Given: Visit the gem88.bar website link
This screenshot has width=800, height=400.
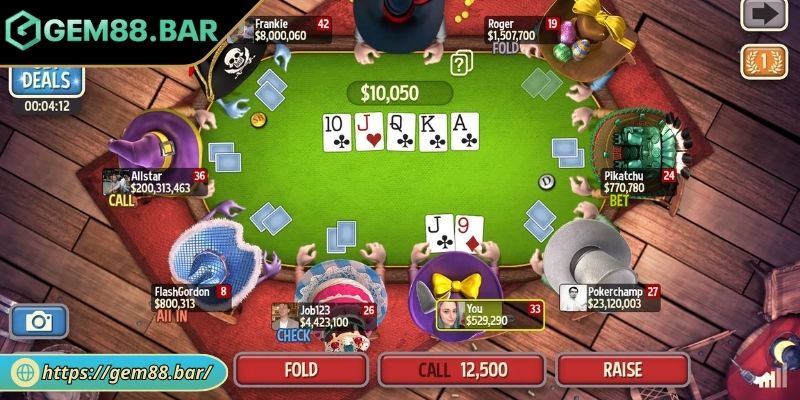Looking at the screenshot, I should click(x=115, y=372).
